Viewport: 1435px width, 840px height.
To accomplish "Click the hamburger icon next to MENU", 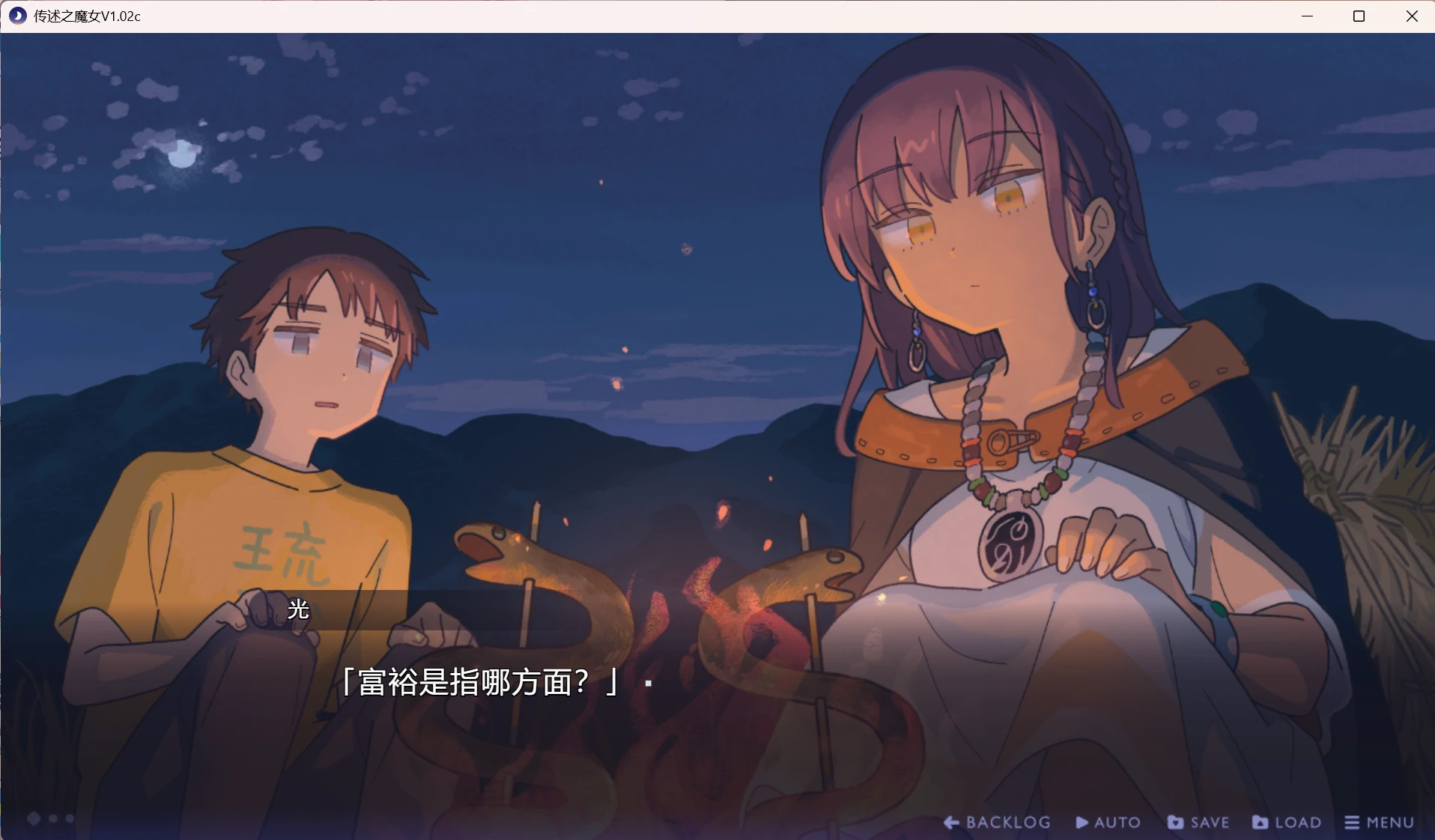I will point(1352,822).
